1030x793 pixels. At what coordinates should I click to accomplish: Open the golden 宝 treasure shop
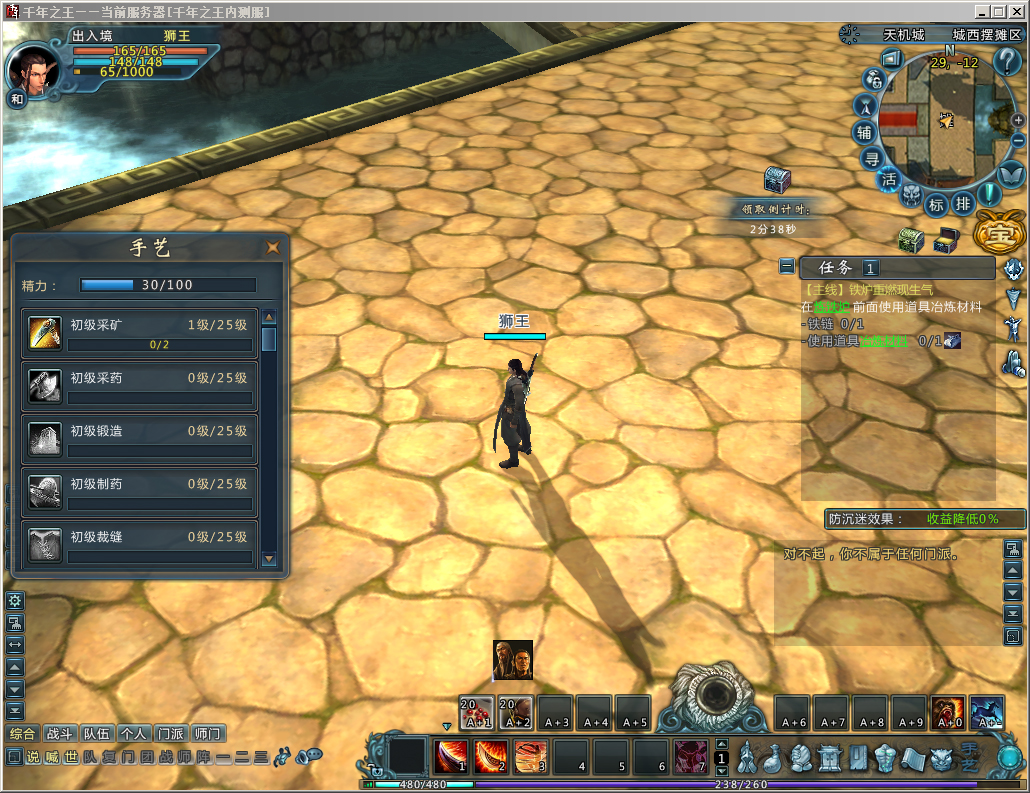coord(995,233)
